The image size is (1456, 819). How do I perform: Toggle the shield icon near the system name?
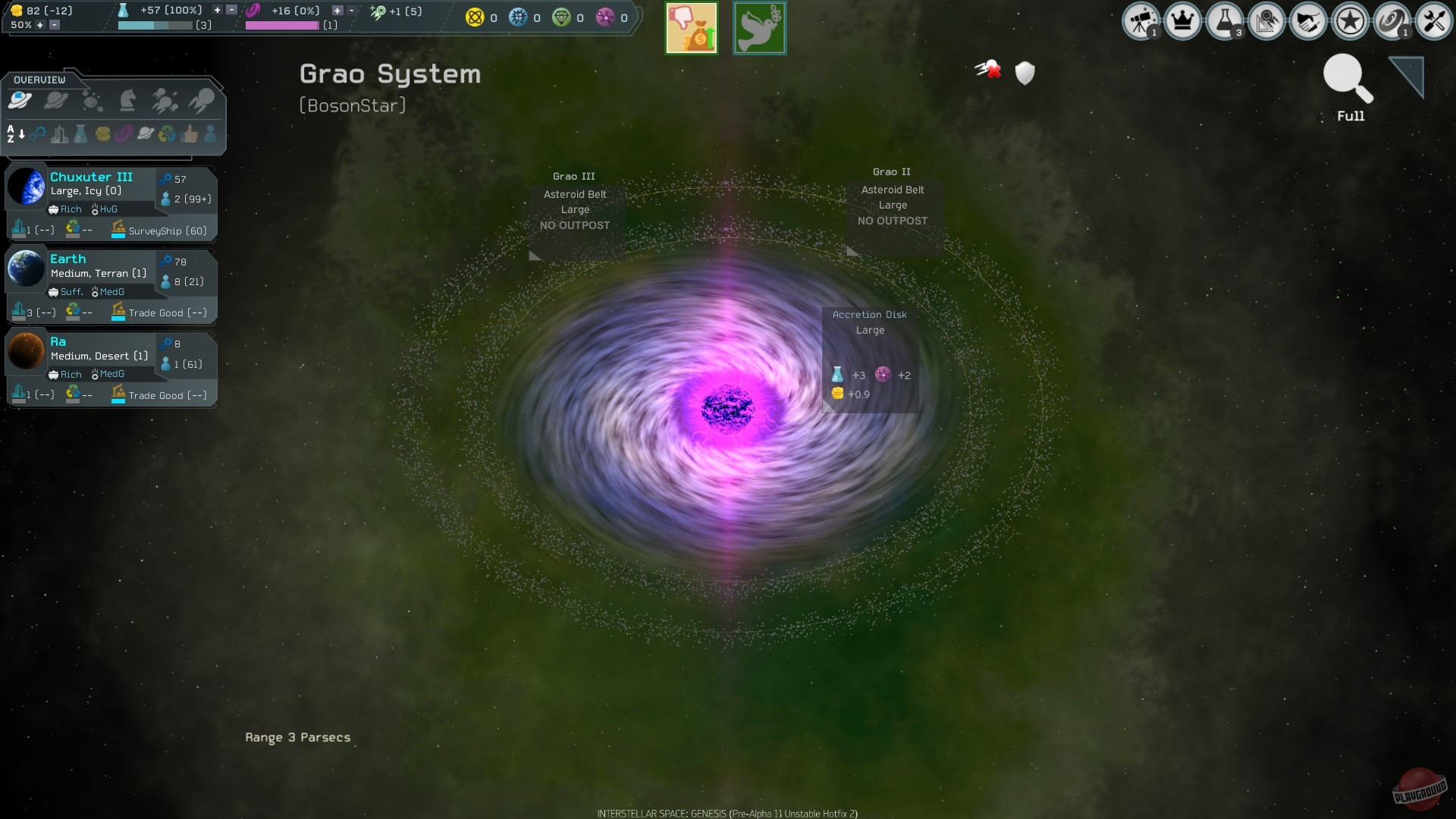(x=1025, y=74)
